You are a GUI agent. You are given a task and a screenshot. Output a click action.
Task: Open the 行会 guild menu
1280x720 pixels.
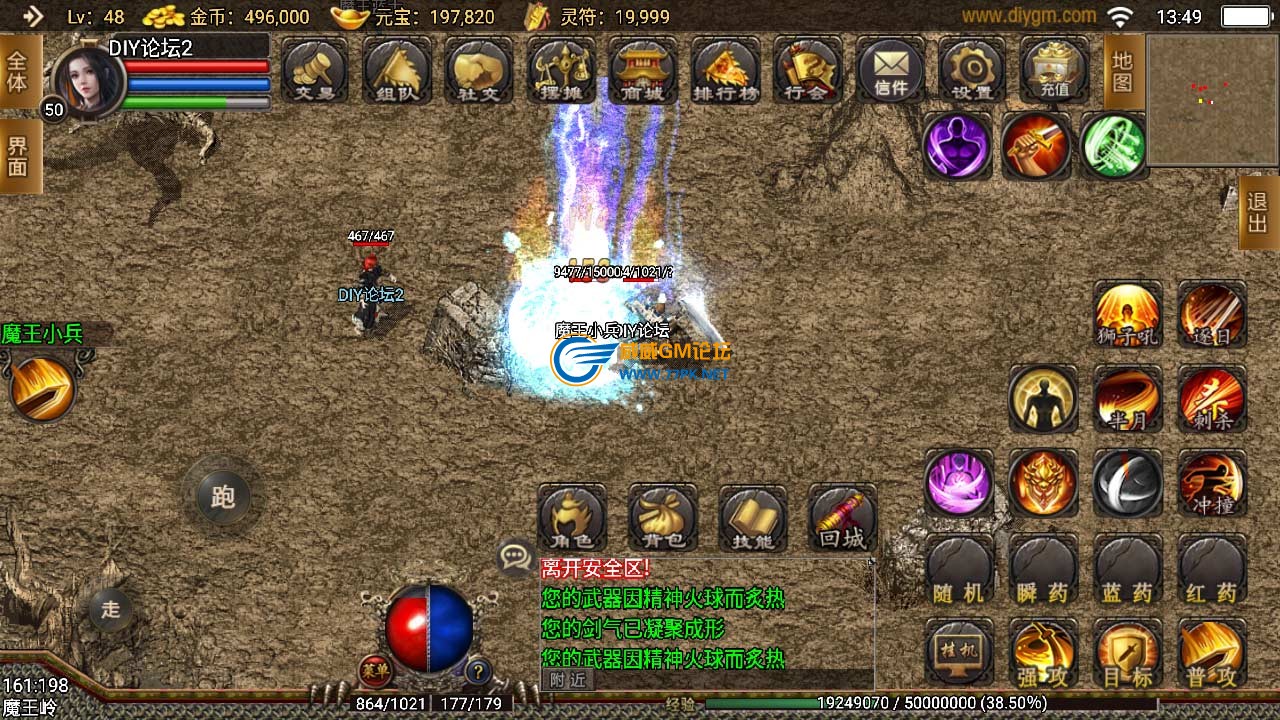tap(807, 70)
